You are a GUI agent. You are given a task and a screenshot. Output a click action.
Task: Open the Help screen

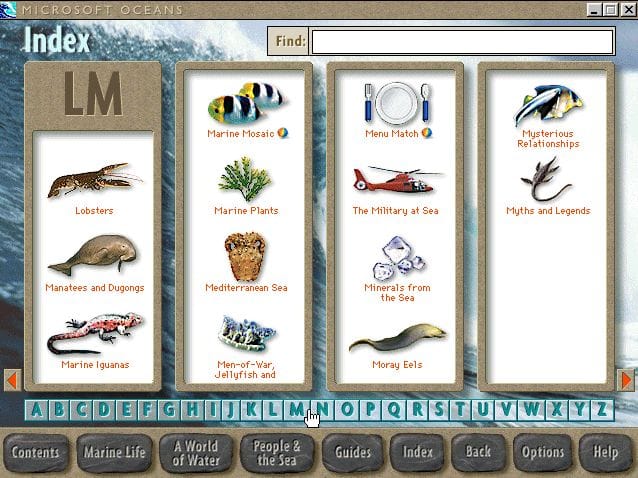click(x=605, y=452)
